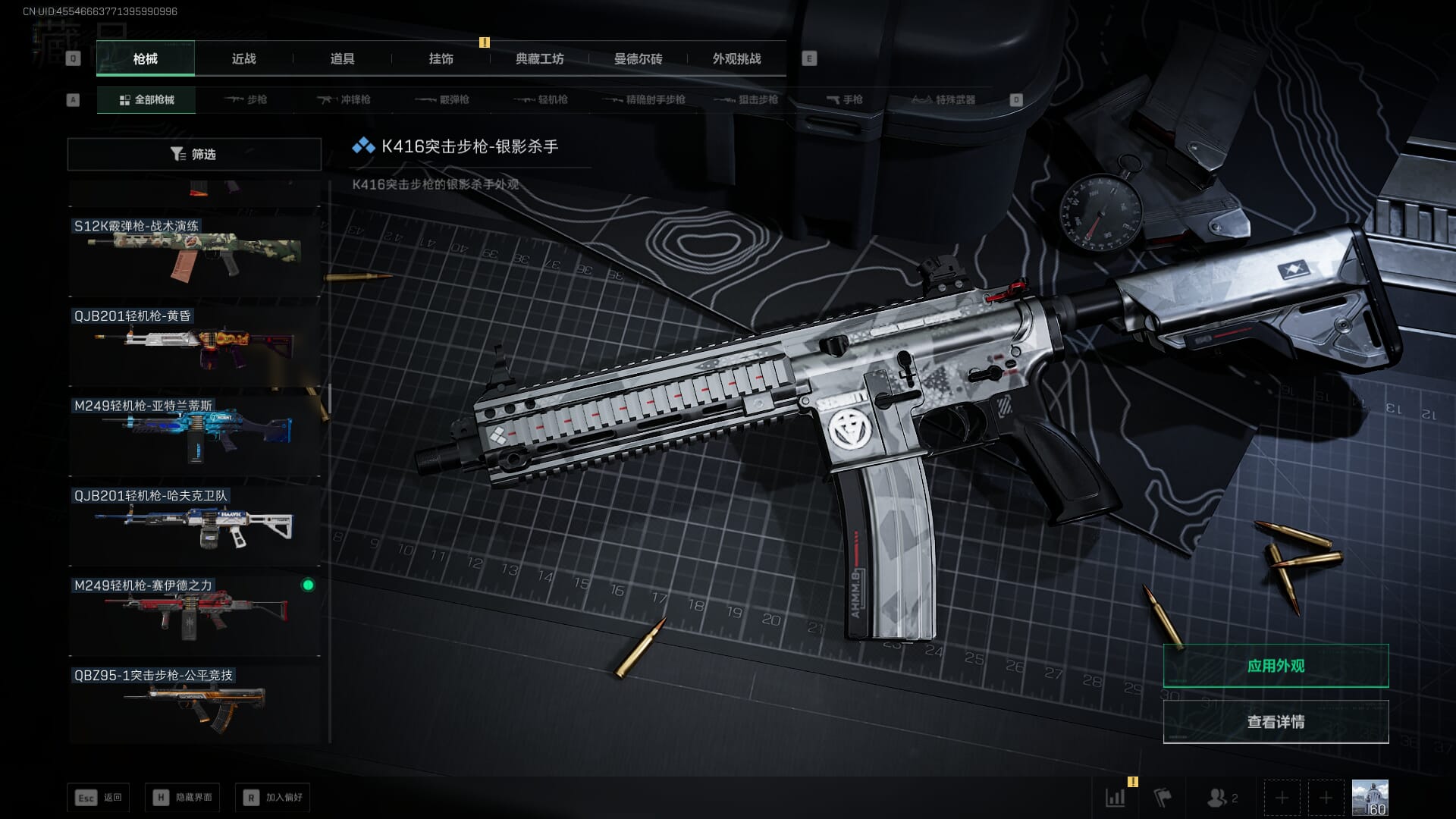Open the 道具 items tab
The image size is (1456, 819).
coord(342,58)
